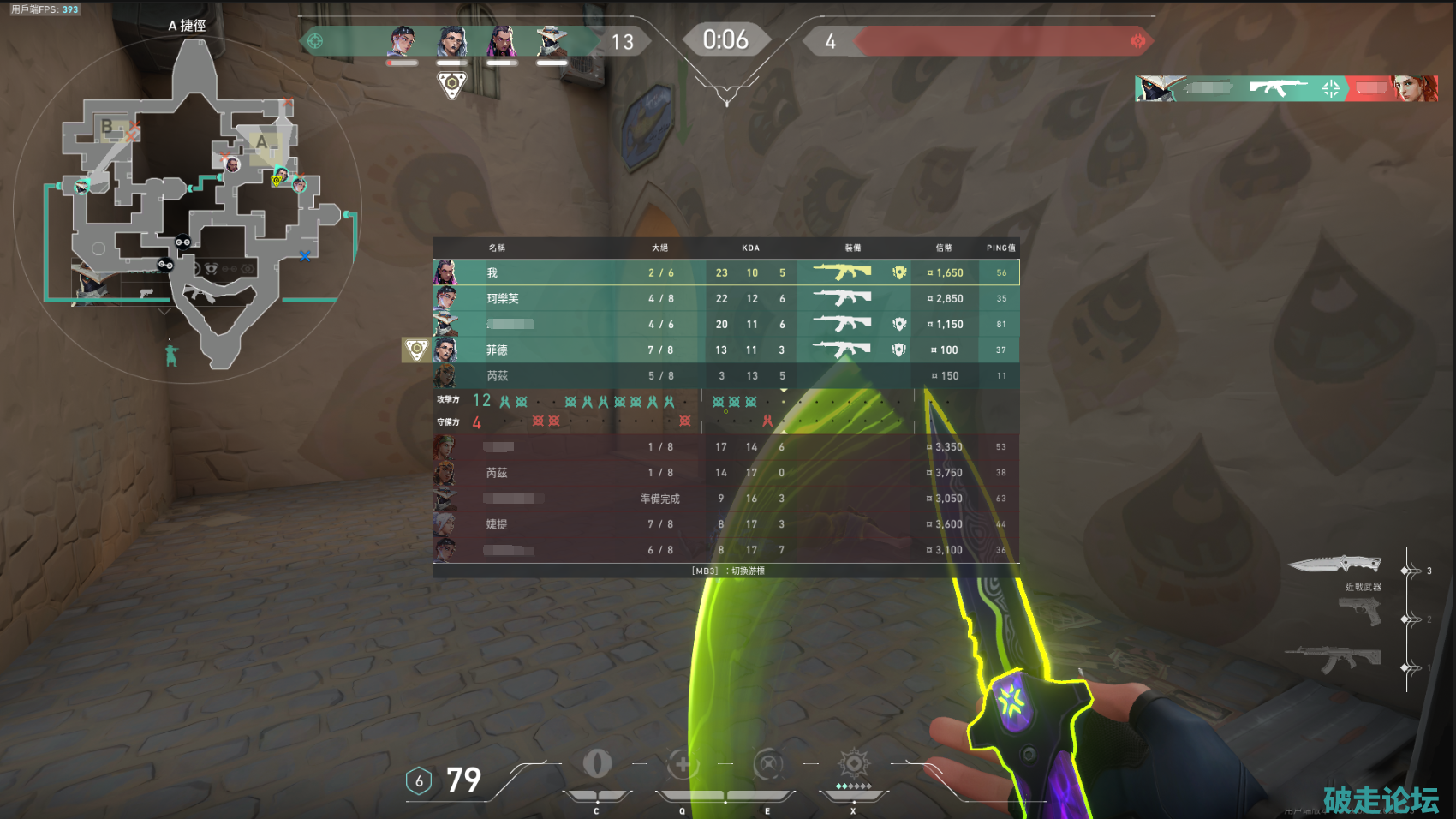Screen dimensions: 1456x819
Task: Activate the Q ability icon
Action: pyautogui.click(x=683, y=764)
